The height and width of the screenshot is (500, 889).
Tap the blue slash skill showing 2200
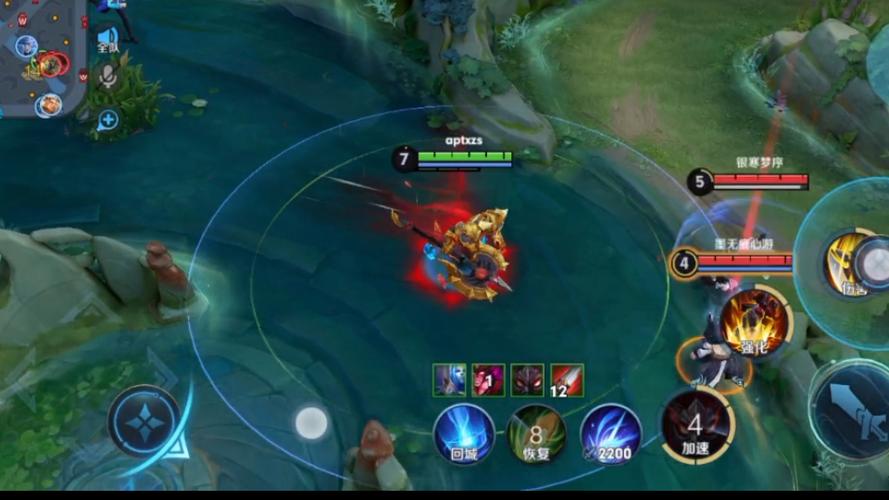tap(610, 433)
